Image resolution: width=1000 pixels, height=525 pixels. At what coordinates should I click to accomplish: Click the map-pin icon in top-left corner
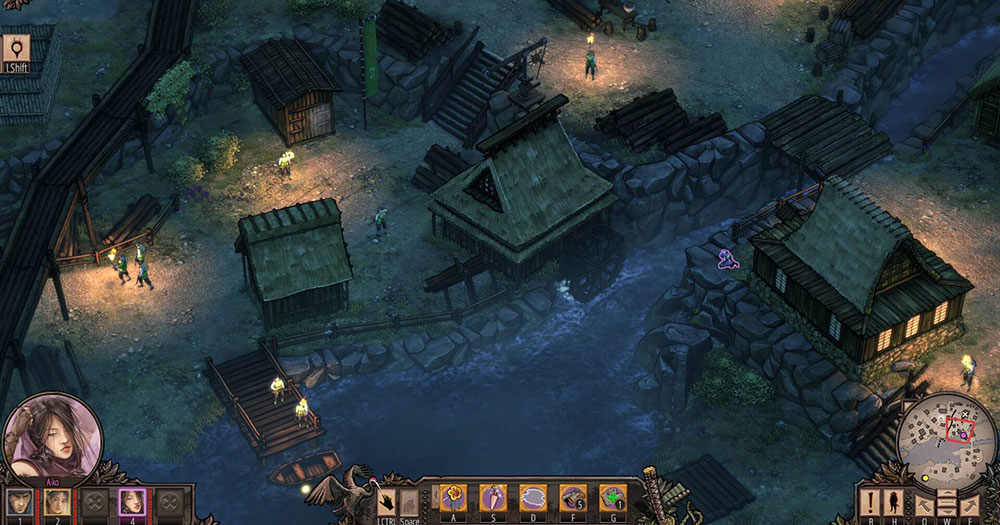[x=16, y=48]
